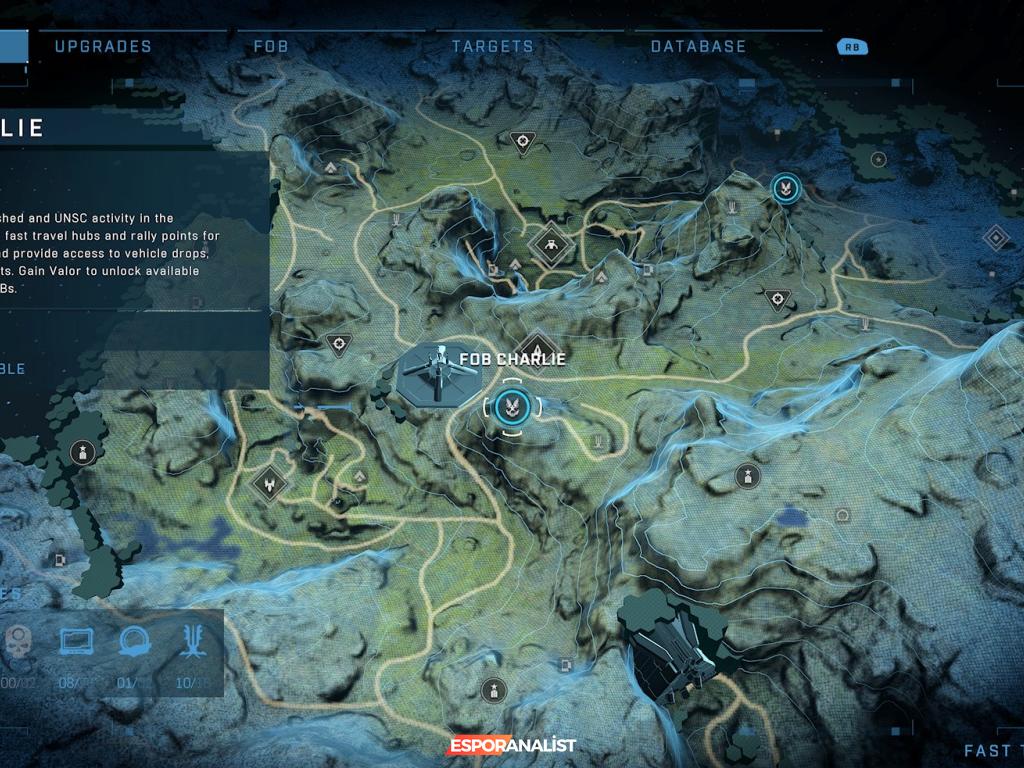
Task: Click the bracketed UNSC emblem marker
Action: pyautogui.click(x=511, y=406)
